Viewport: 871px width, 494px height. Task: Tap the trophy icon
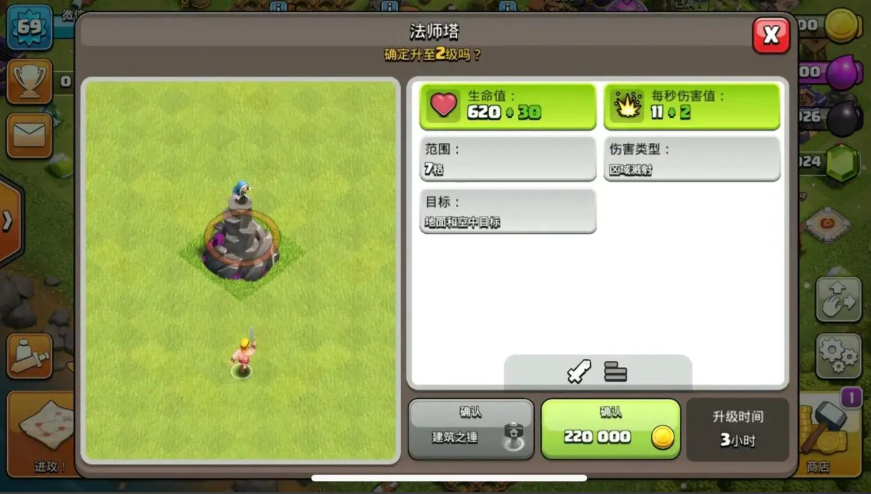tap(29, 81)
